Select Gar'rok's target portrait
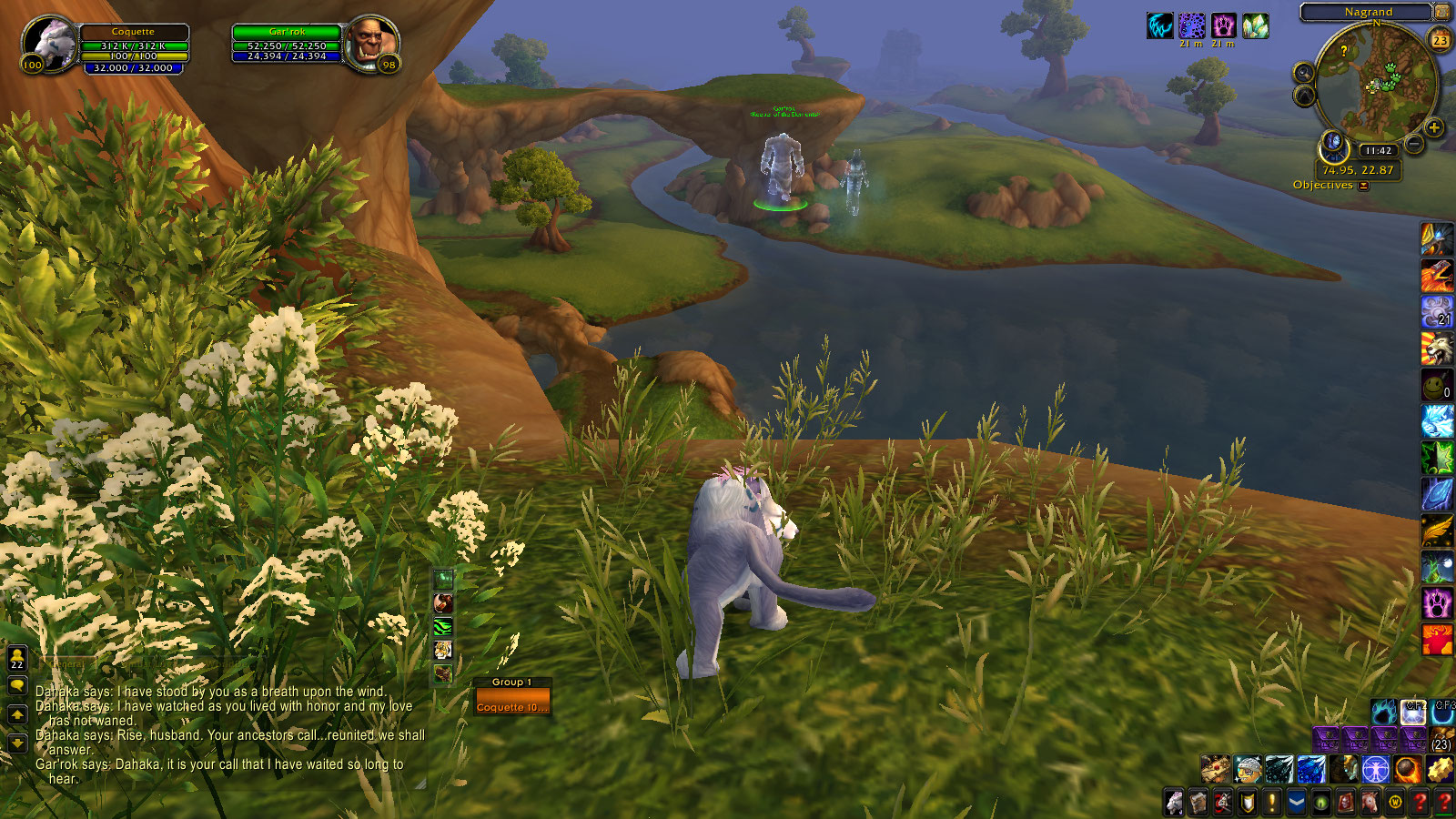Viewport: 1456px width, 819px height. coord(371,42)
